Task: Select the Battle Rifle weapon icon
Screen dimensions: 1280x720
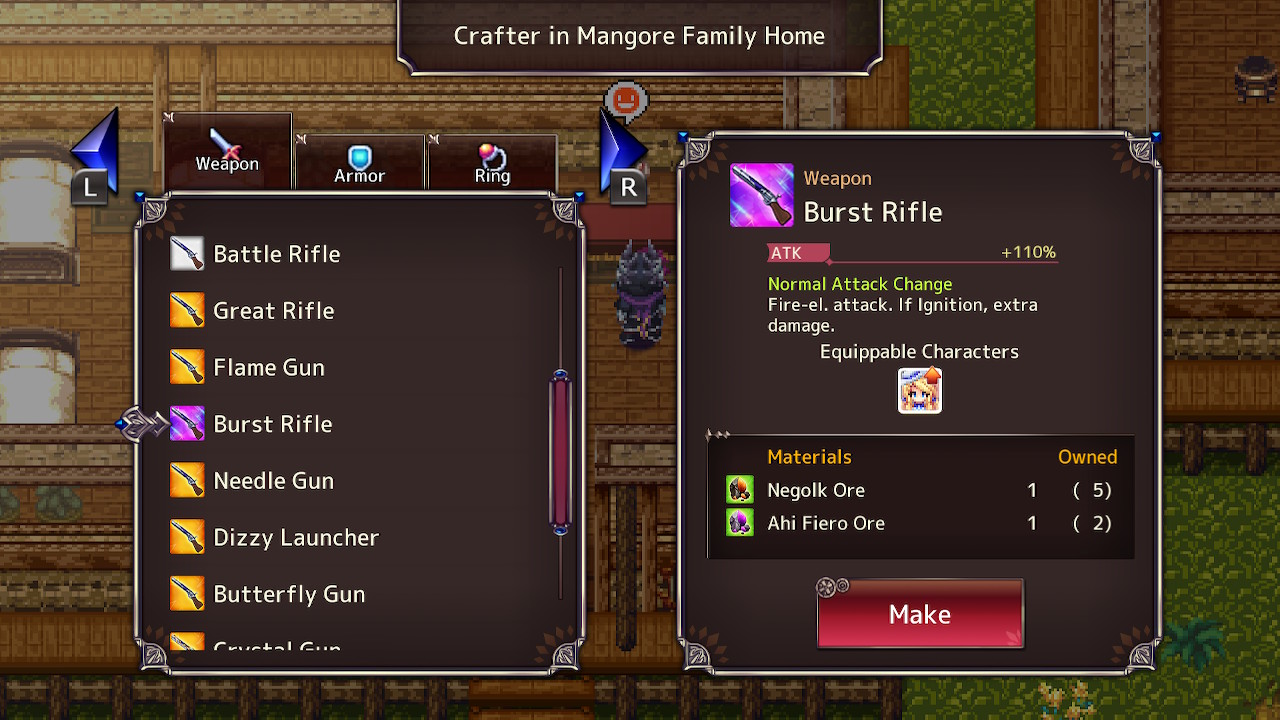Action: point(185,253)
